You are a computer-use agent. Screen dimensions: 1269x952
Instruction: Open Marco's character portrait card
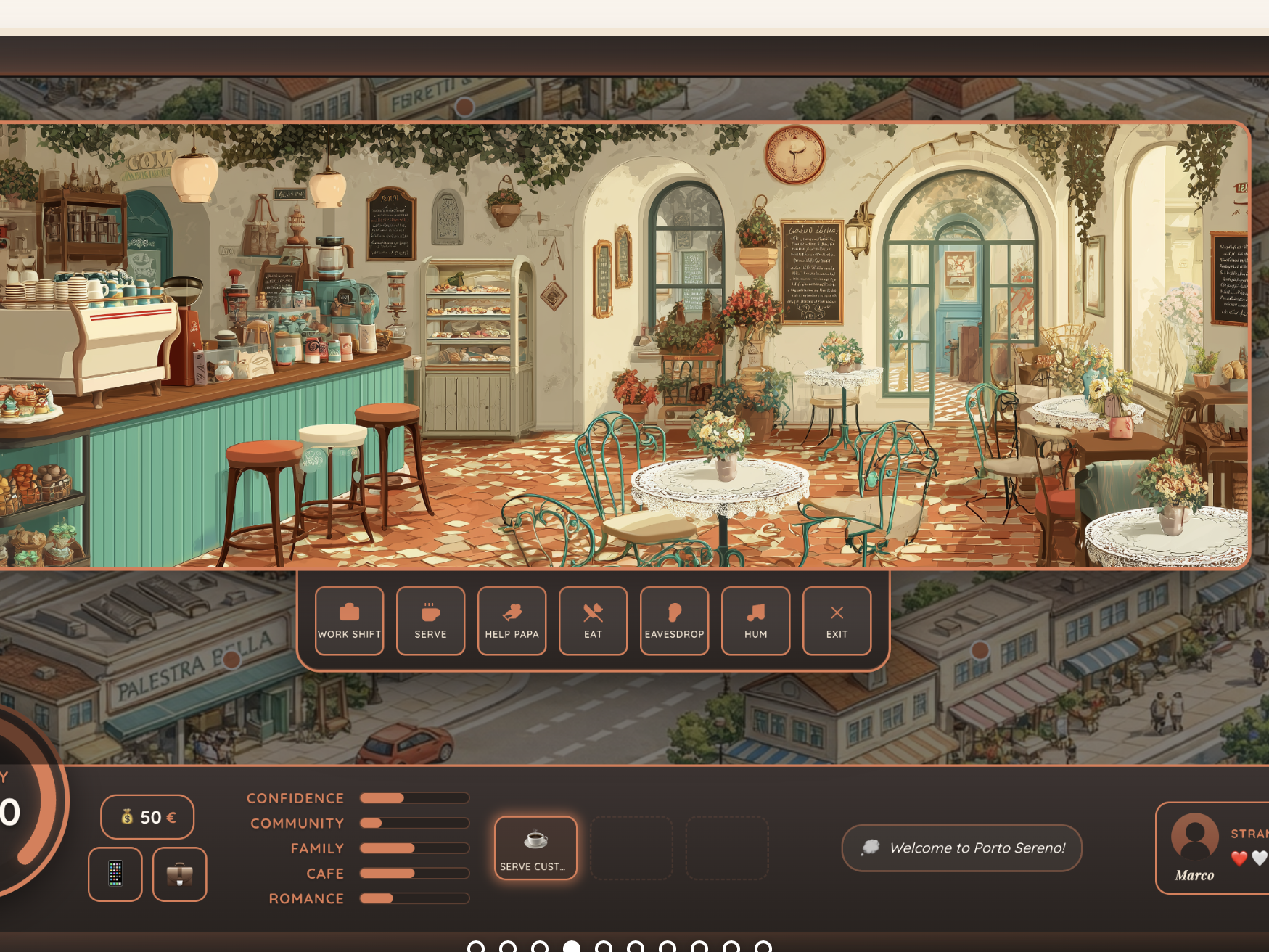point(1212,848)
